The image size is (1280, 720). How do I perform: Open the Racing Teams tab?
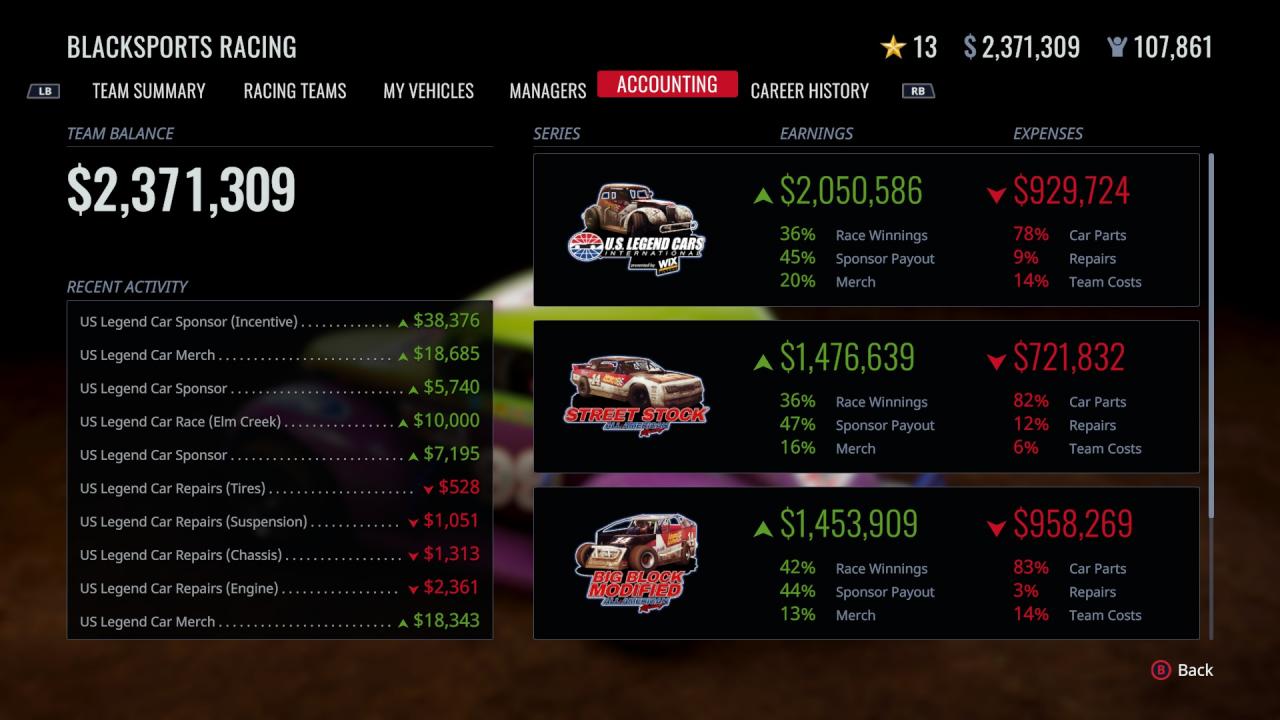point(295,91)
